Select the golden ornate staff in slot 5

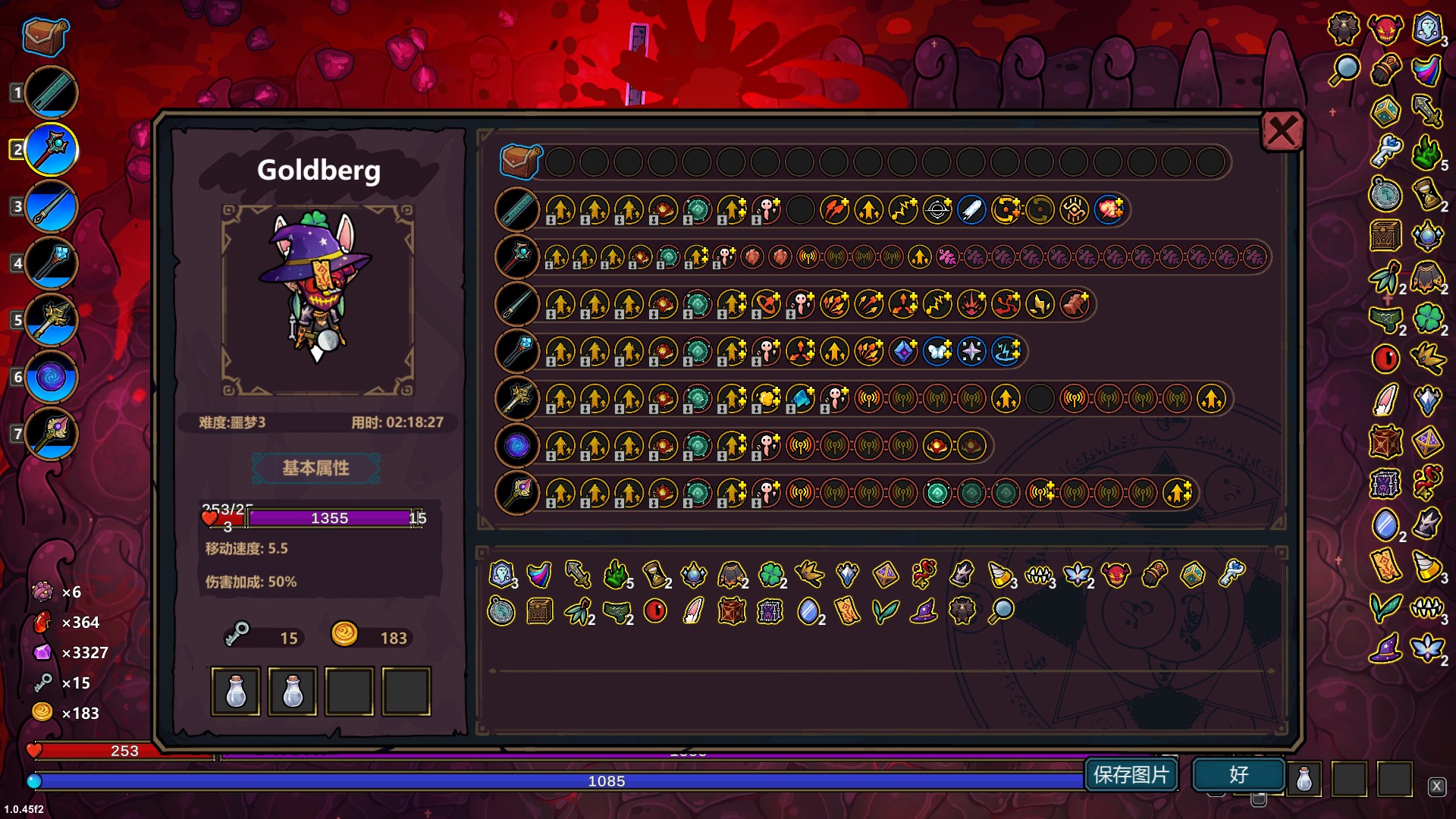[x=52, y=320]
